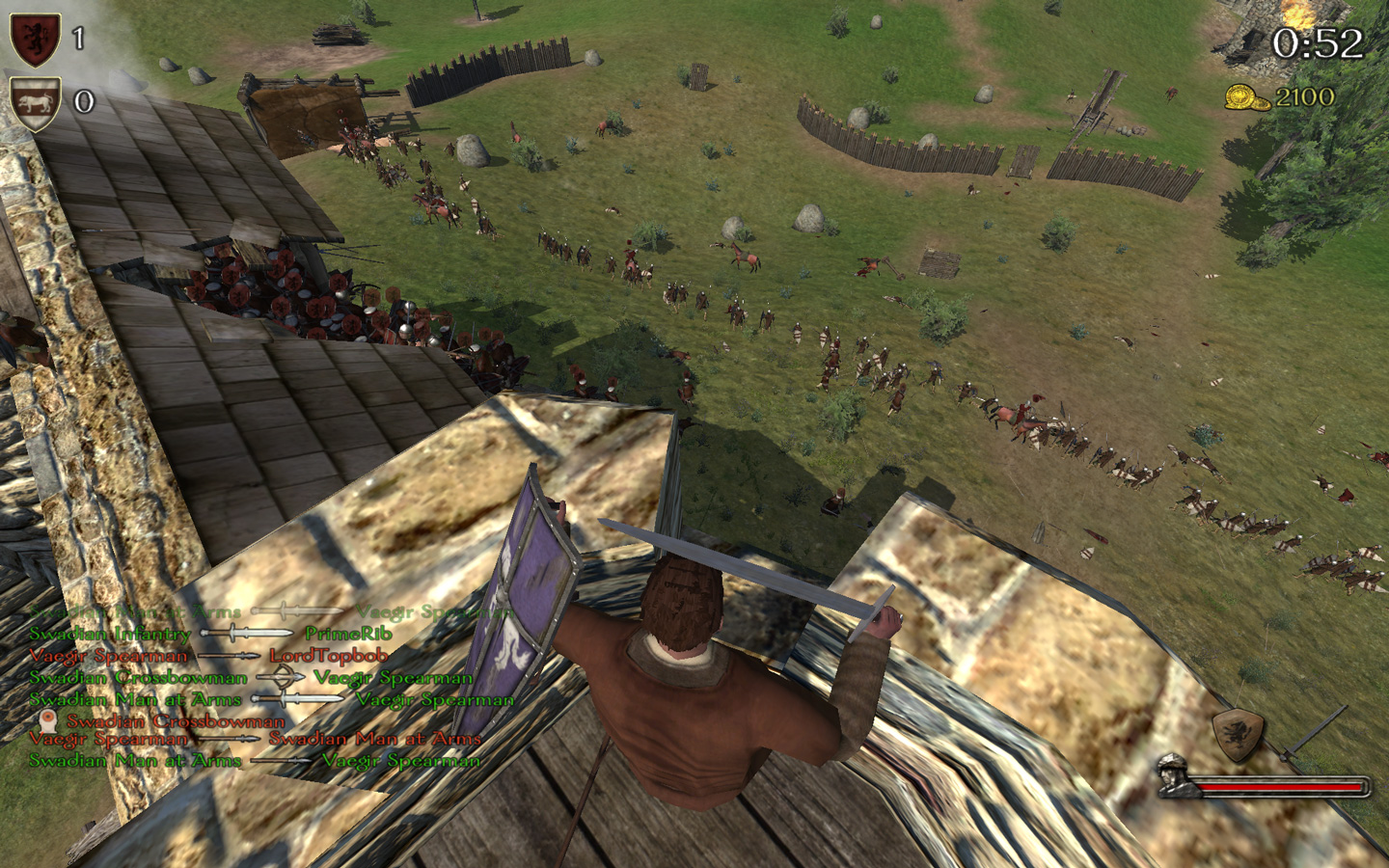This screenshot has width=1389, height=868.
Task: Select the PrimeRib kill feed entry
Action: [348, 634]
